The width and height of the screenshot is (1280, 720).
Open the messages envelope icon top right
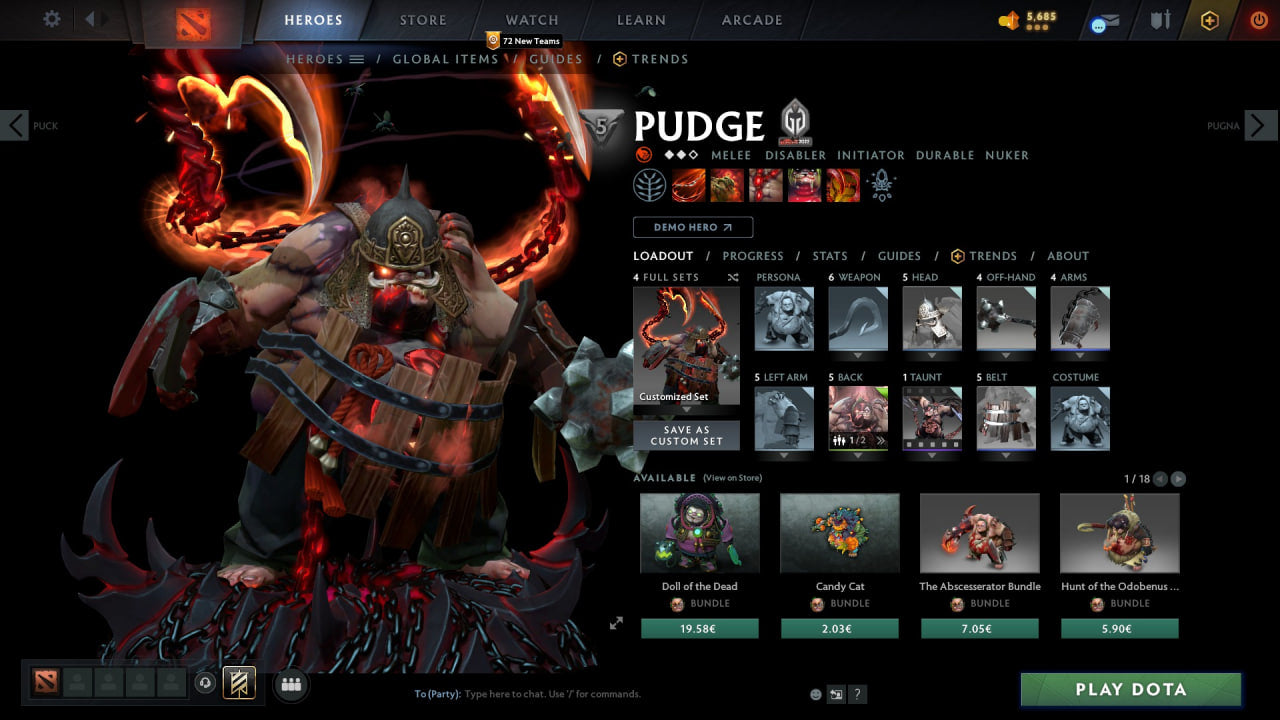tap(1105, 20)
